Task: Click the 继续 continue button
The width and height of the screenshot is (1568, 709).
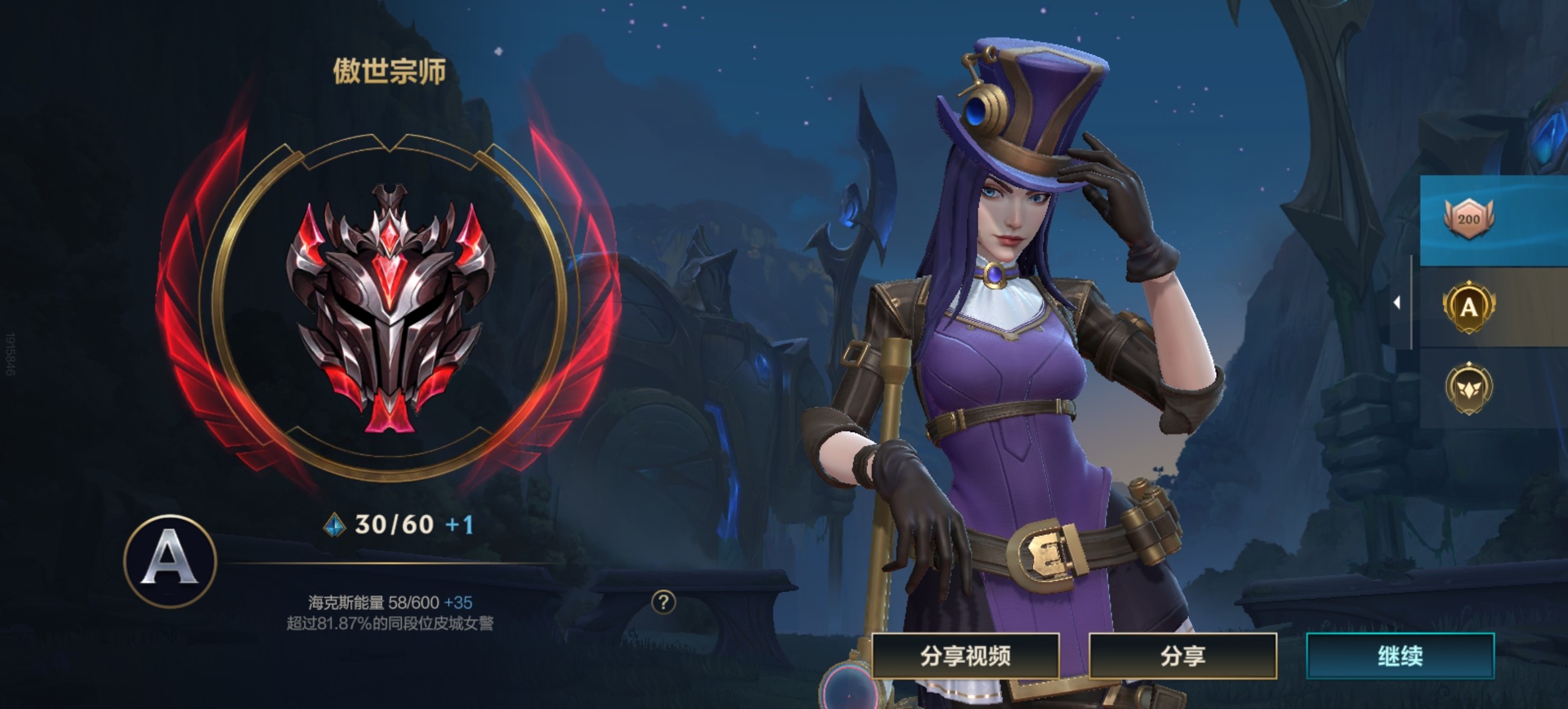Action: point(1400,656)
